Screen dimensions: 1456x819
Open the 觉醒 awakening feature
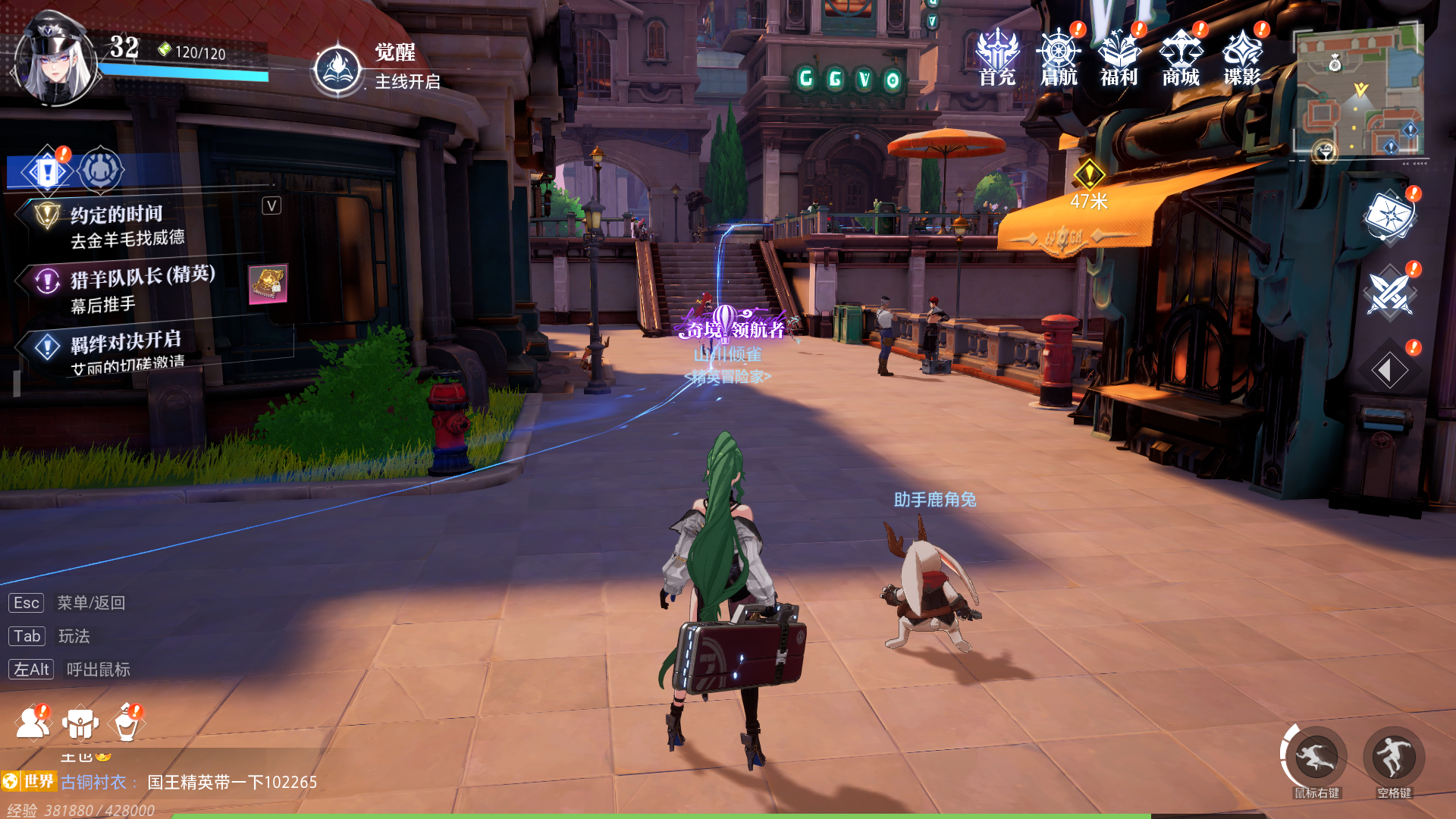click(x=337, y=68)
